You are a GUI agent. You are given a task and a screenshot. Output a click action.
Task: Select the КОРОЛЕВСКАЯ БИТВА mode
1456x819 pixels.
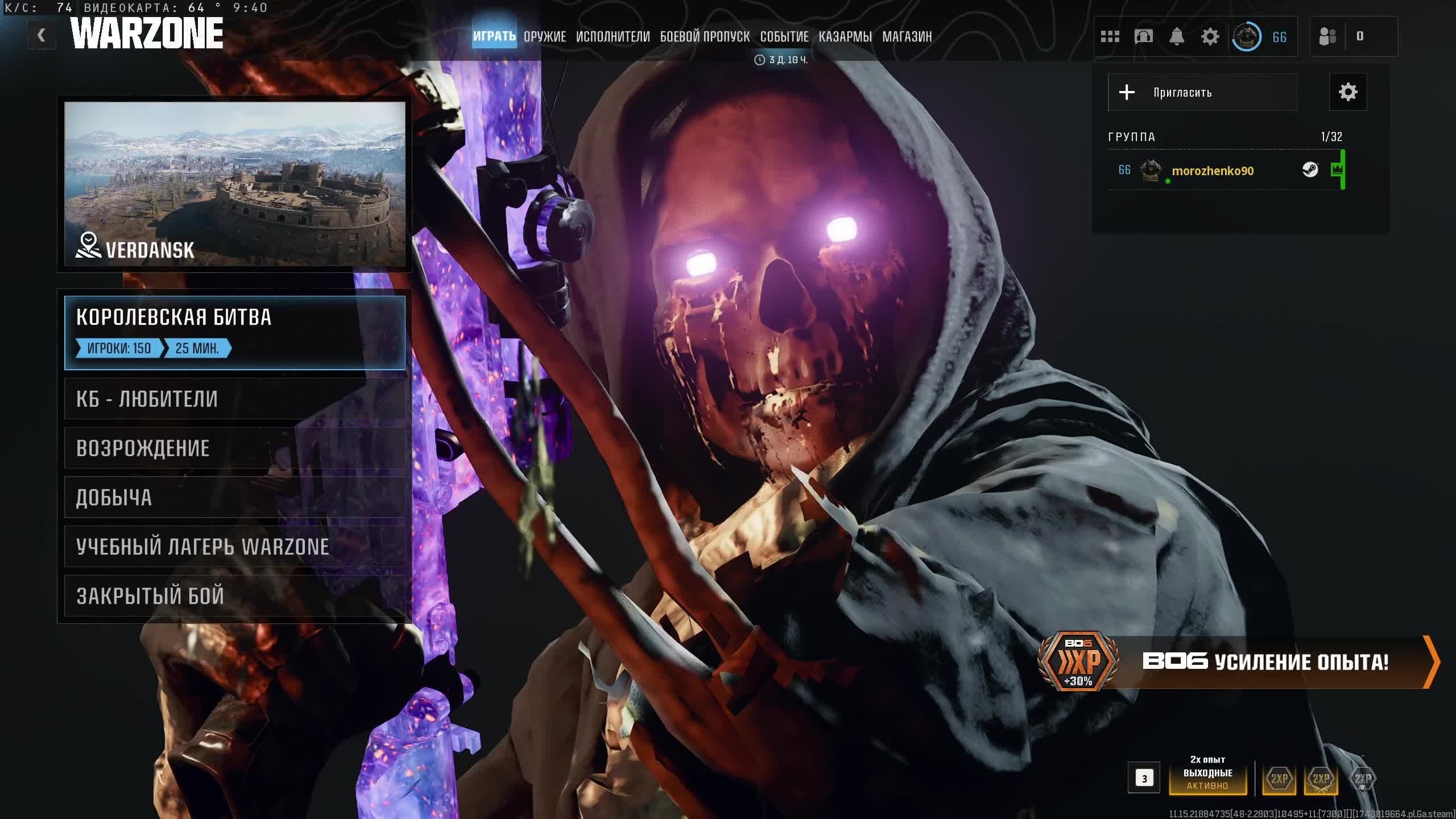[x=234, y=332]
